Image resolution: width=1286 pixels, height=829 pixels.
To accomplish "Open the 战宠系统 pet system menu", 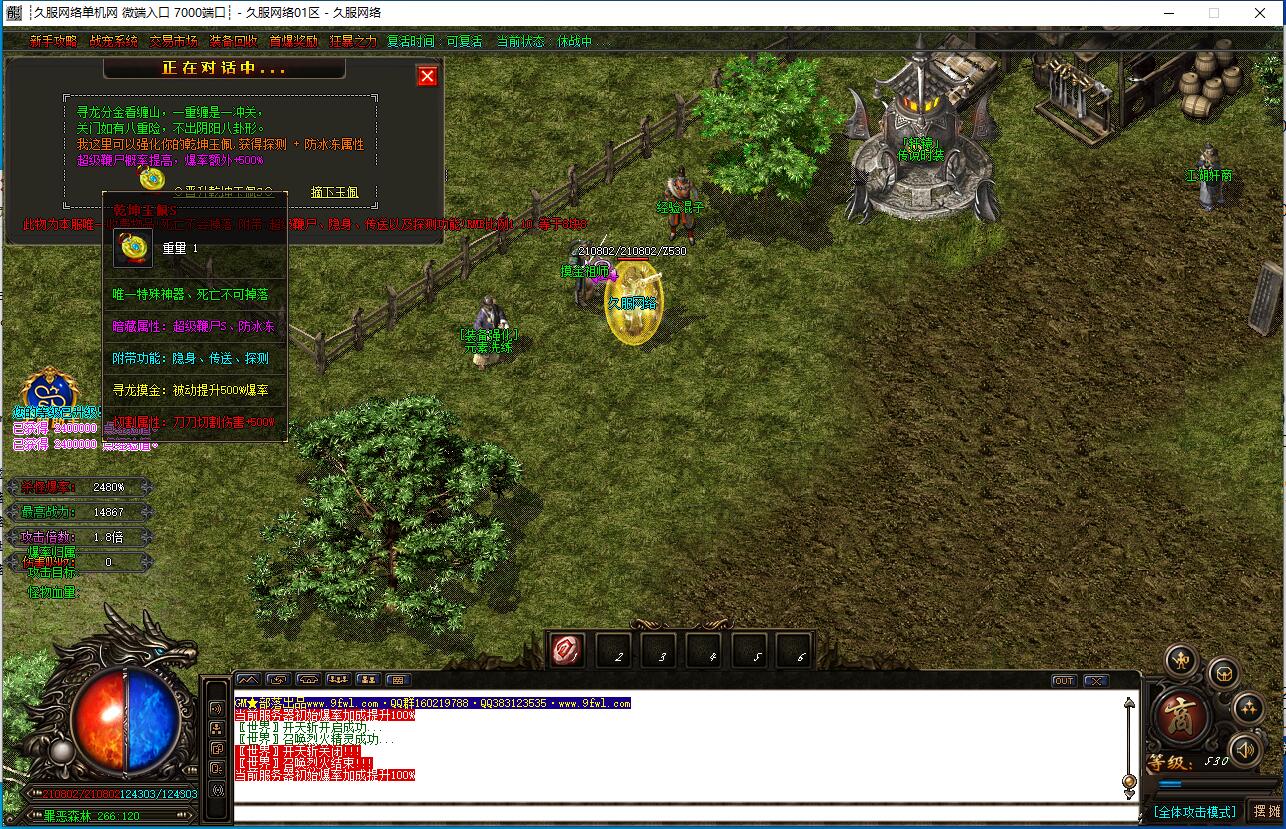I will [113, 42].
